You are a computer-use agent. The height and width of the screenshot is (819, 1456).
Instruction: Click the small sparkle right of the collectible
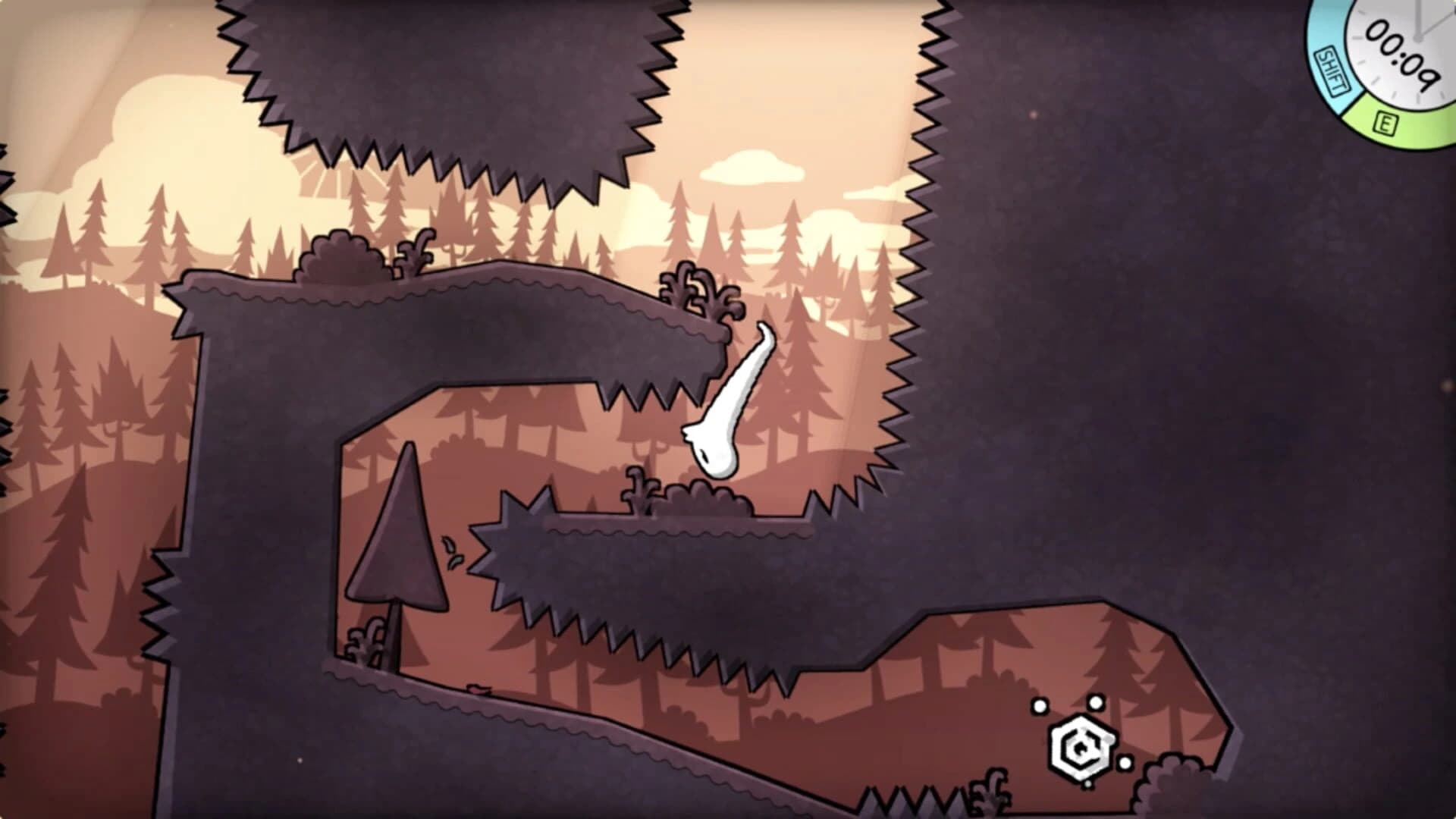pyautogui.click(x=1125, y=762)
